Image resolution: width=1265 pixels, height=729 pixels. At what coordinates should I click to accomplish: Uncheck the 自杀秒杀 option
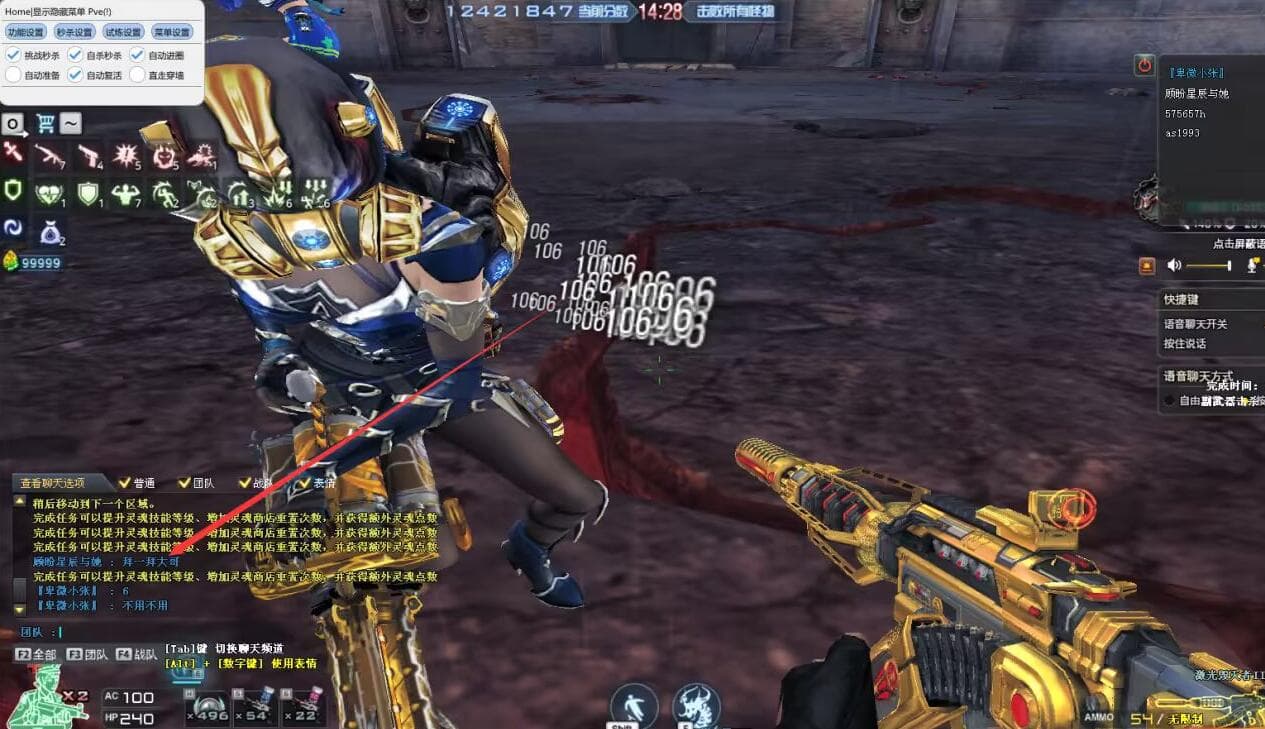tap(75, 55)
